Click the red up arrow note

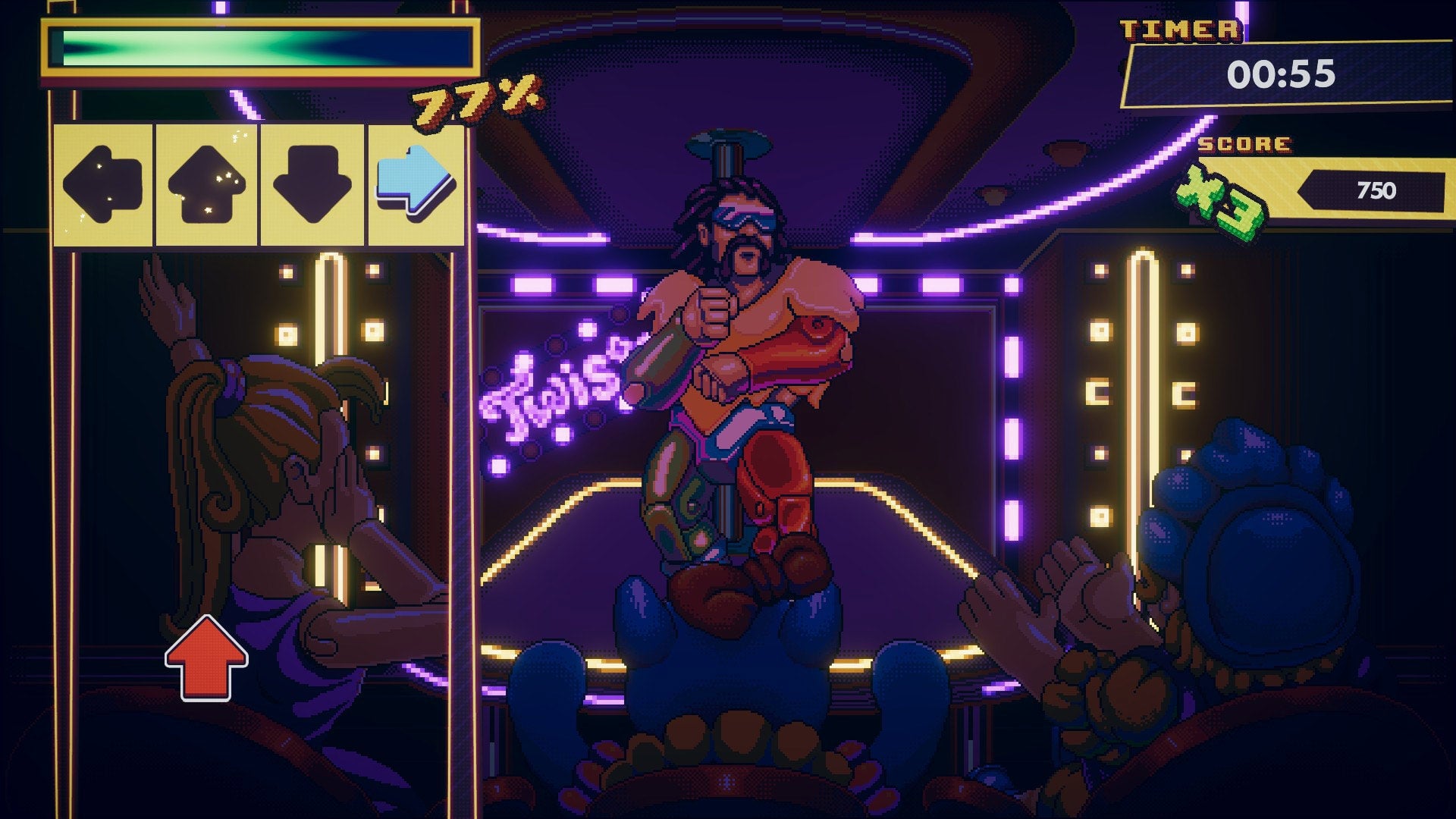pyautogui.click(x=205, y=660)
